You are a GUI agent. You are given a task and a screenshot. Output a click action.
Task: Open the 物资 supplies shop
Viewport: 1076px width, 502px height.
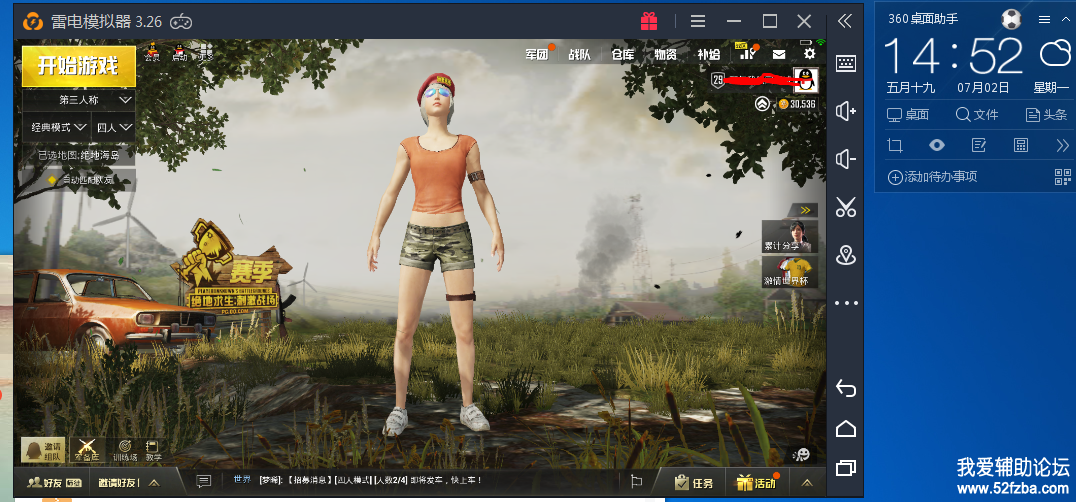click(x=665, y=55)
